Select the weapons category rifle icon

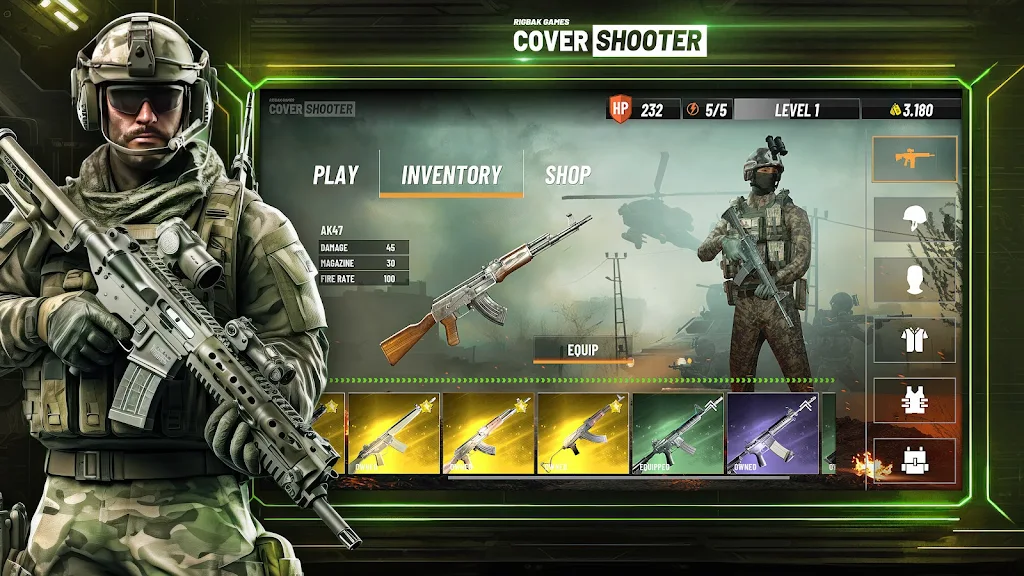pos(914,159)
